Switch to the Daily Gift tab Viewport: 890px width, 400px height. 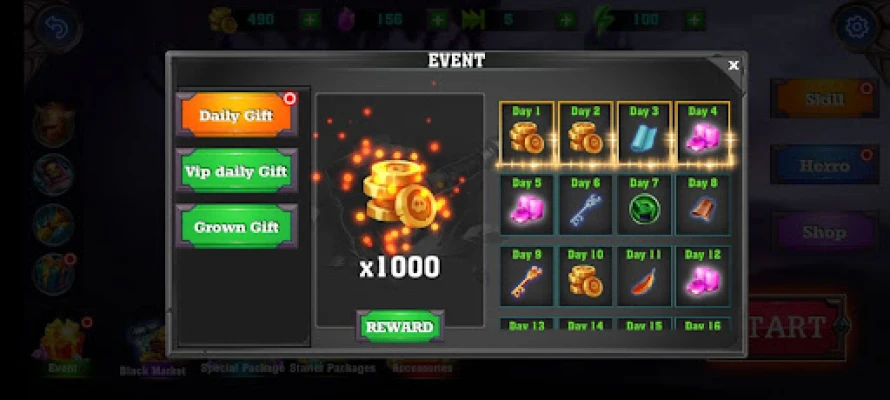[237, 115]
